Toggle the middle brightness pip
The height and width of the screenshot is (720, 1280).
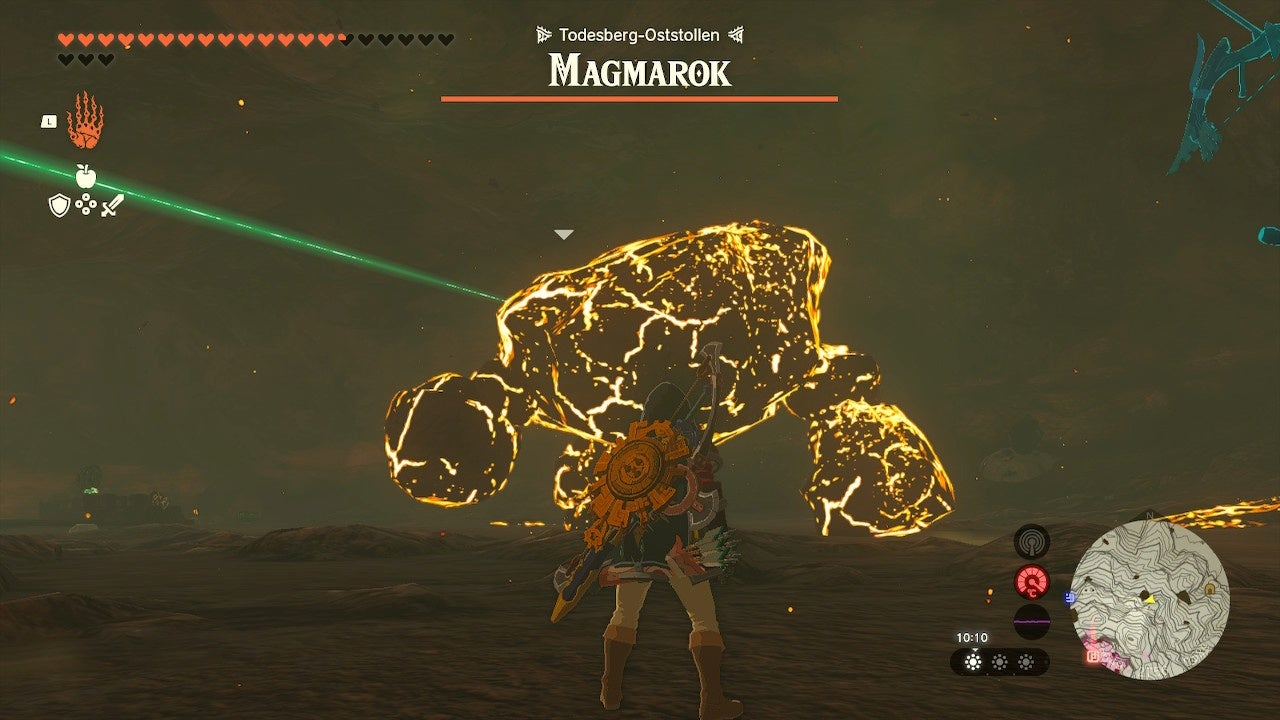(1000, 661)
